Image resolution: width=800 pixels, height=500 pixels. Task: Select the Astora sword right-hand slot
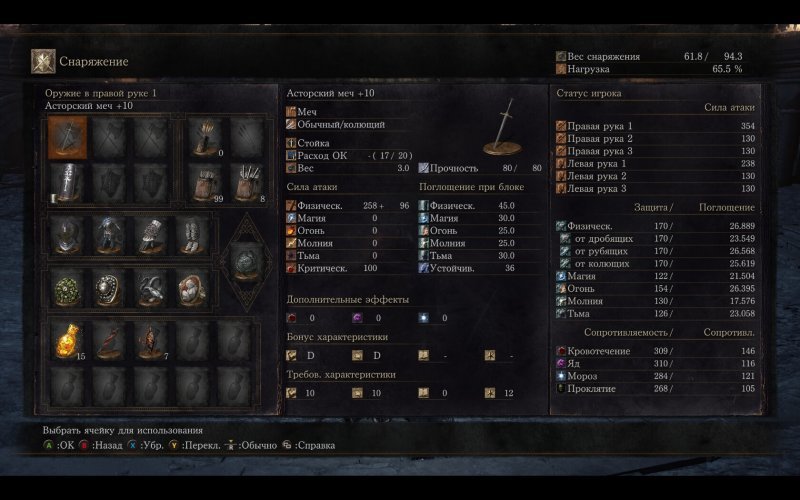[68, 138]
